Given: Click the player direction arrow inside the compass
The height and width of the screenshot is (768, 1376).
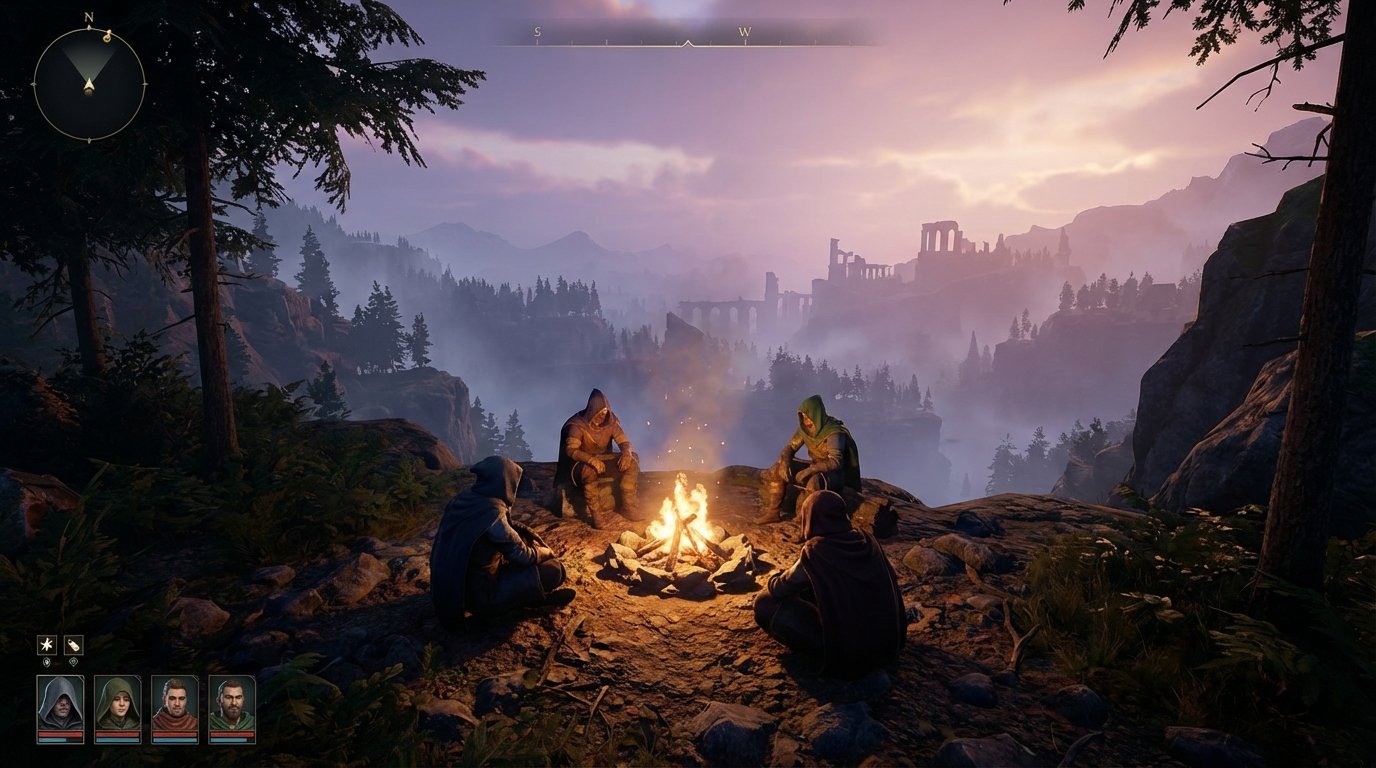Looking at the screenshot, I should coord(88,84).
